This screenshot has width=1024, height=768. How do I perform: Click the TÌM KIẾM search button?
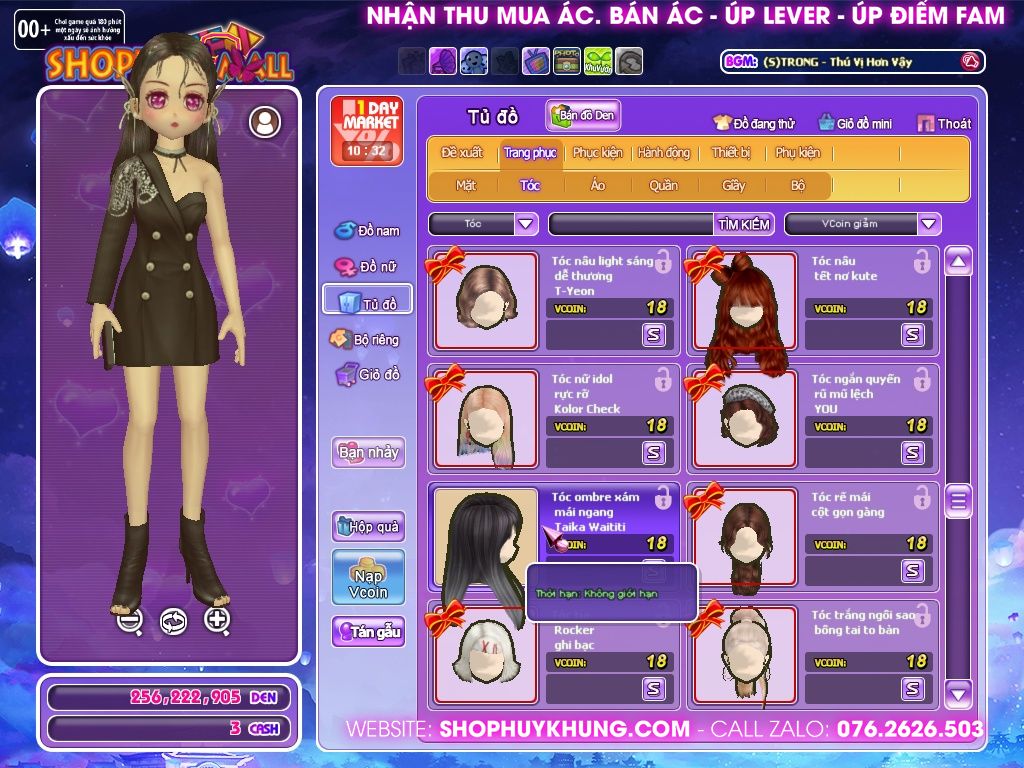(x=743, y=224)
